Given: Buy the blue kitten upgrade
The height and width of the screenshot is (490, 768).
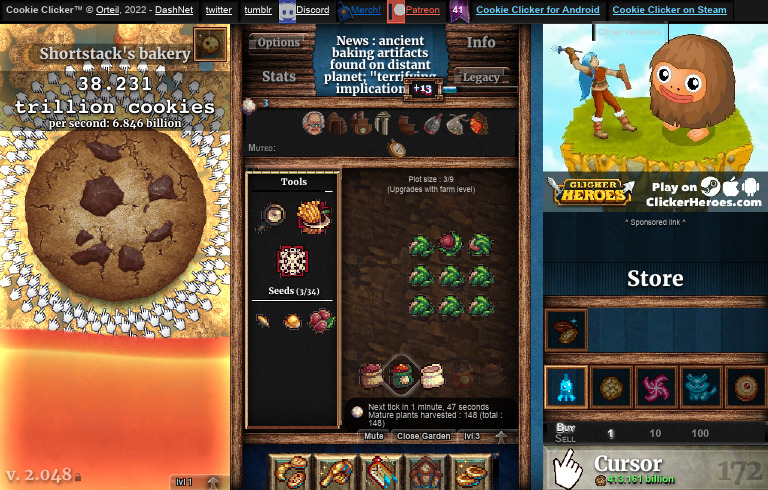Looking at the screenshot, I should (701, 388).
